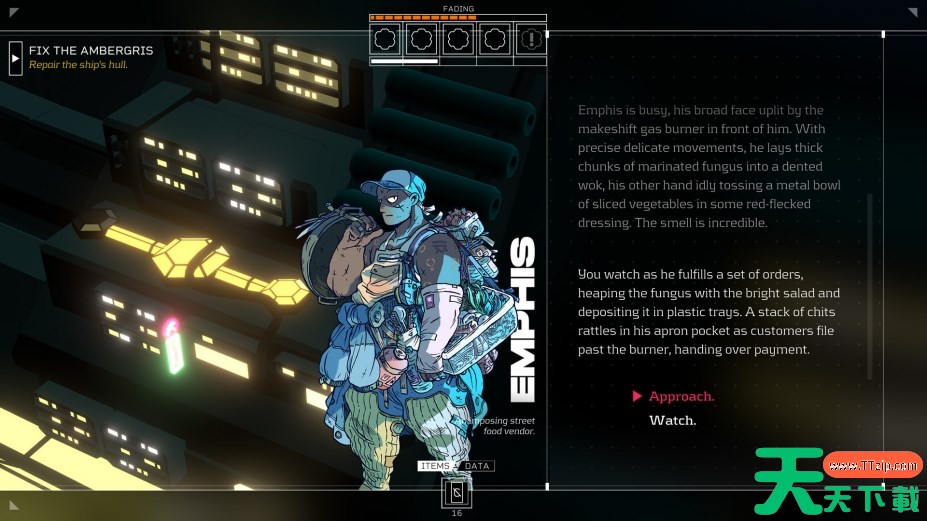Switch to the ITEMS tab
This screenshot has width=927, height=521.
coord(436,467)
